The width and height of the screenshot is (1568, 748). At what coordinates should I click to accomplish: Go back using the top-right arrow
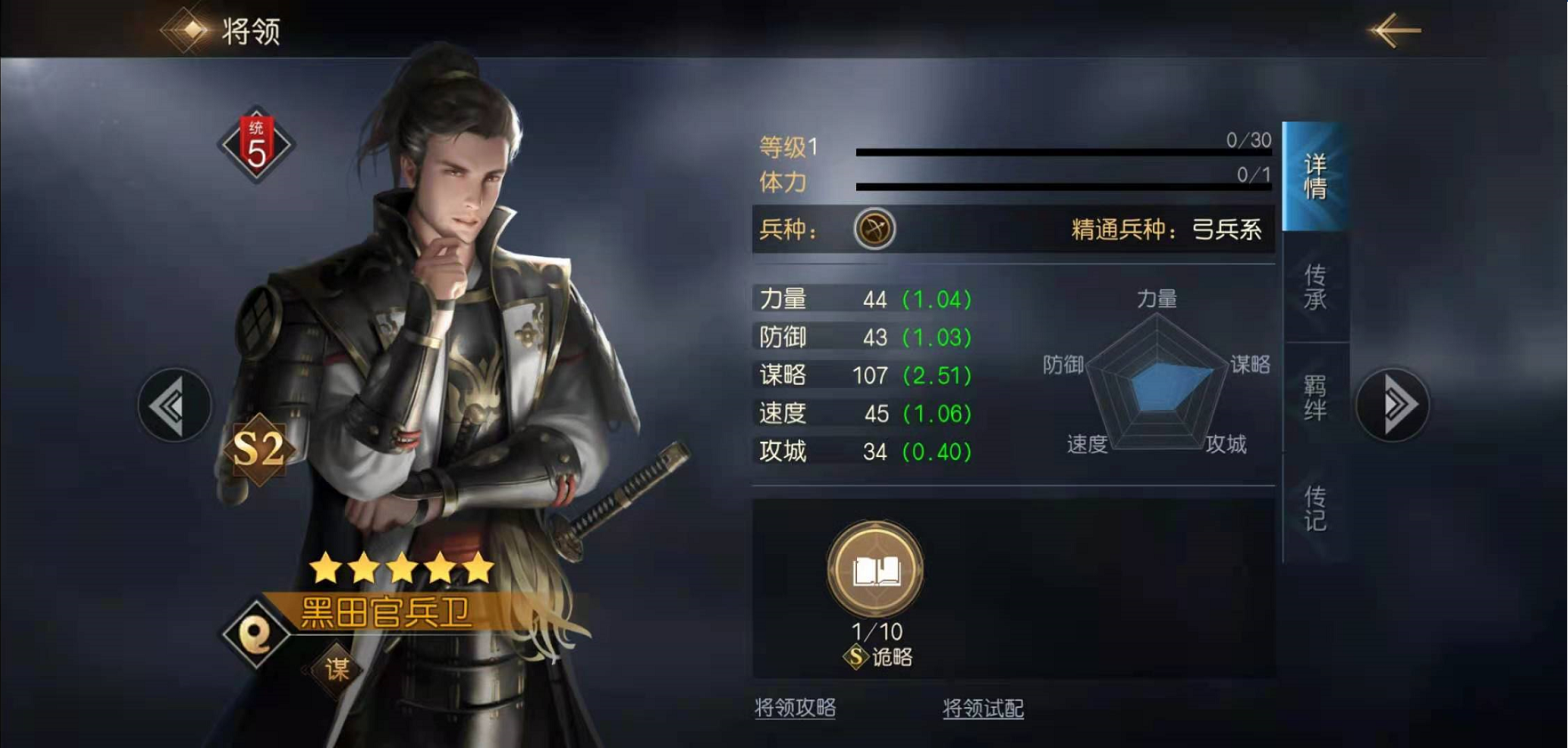(1395, 30)
